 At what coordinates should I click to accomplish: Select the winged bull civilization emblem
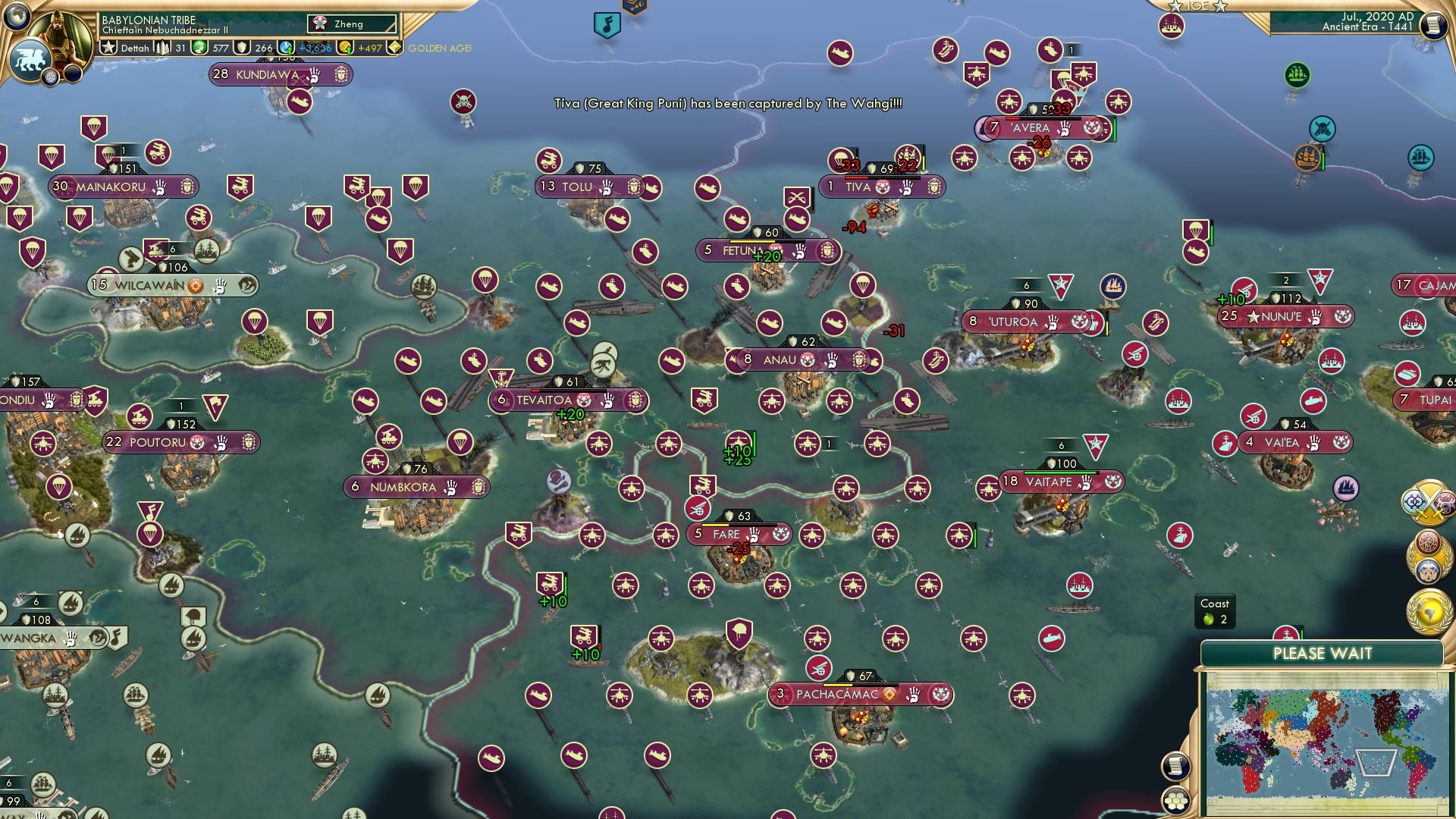click(x=30, y=60)
